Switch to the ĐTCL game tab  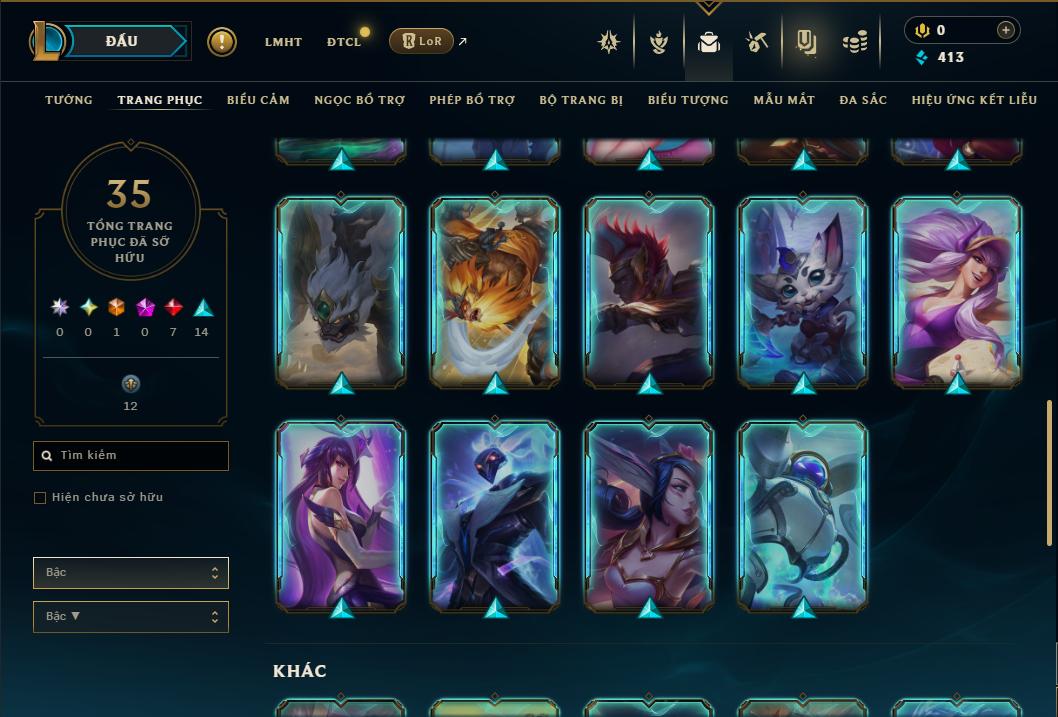point(344,42)
